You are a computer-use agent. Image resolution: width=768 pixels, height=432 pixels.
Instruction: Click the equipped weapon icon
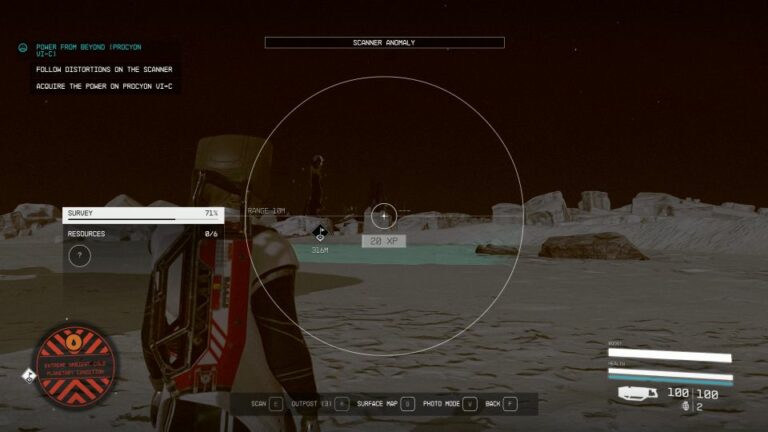636,393
